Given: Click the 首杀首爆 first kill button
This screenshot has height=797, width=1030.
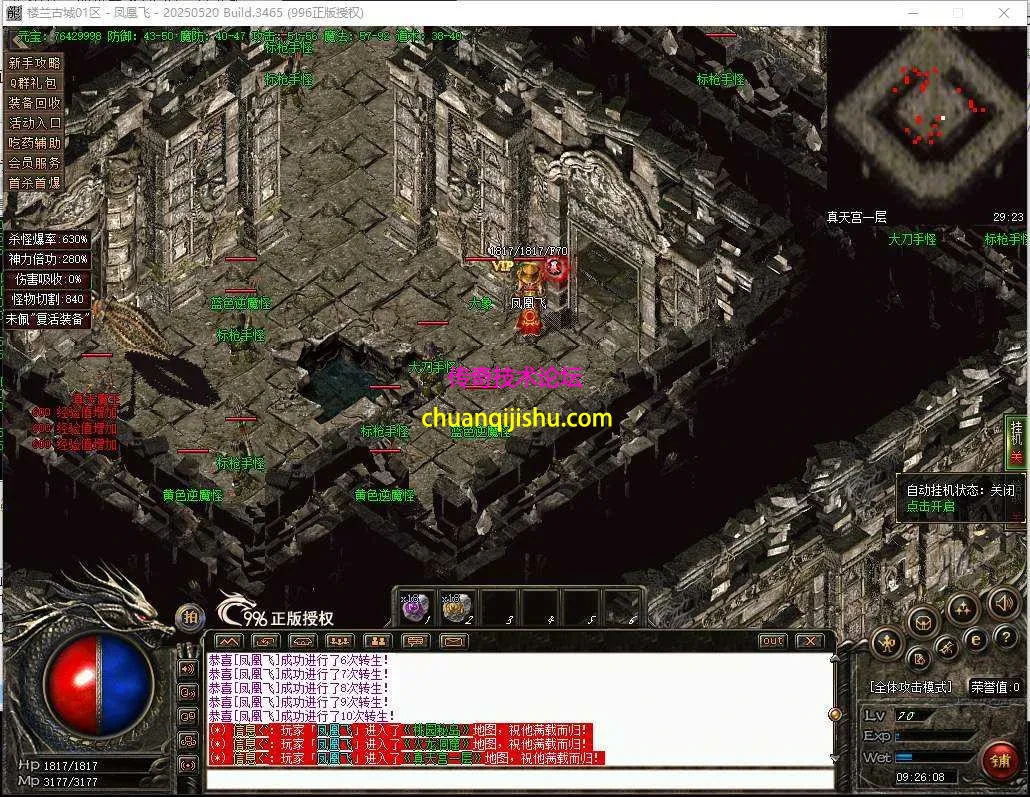Looking at the screenshot, I should click(x=35, y=183).
